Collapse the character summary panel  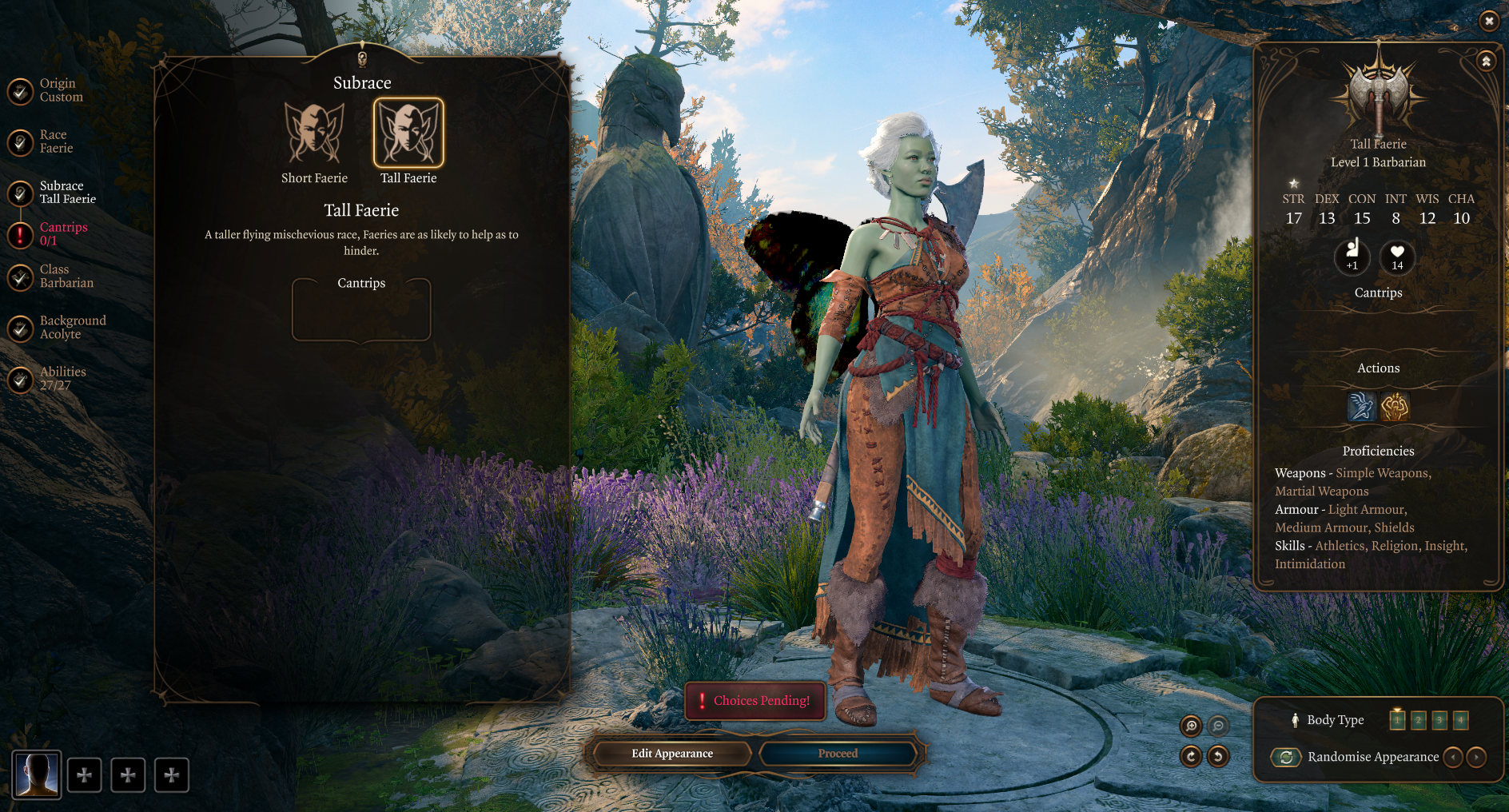point(1486,62)
